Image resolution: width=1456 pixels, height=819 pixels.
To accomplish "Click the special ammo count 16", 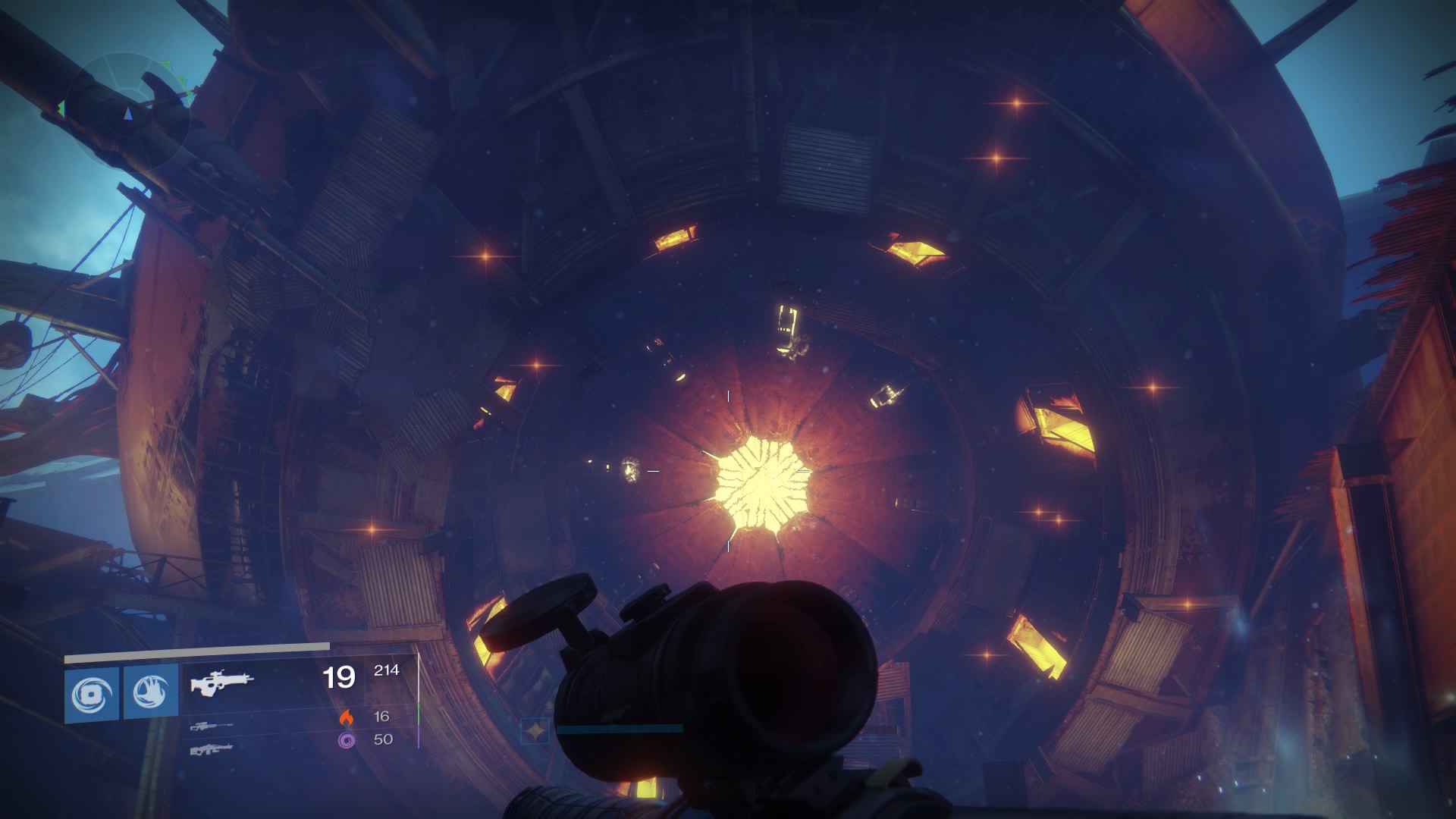I will [x=383, y=717].
